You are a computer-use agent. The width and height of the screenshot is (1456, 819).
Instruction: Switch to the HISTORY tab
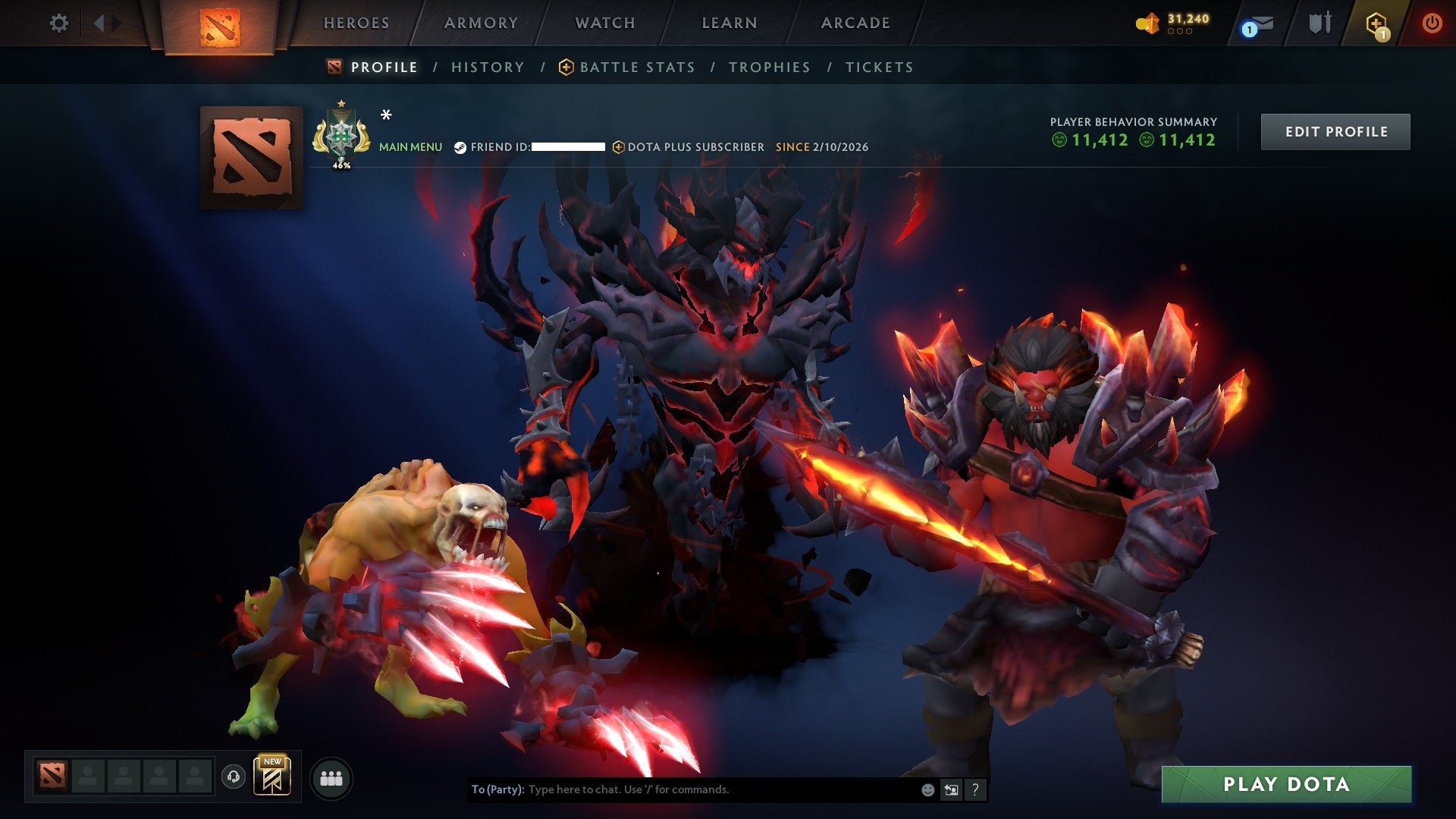point(488,67)
